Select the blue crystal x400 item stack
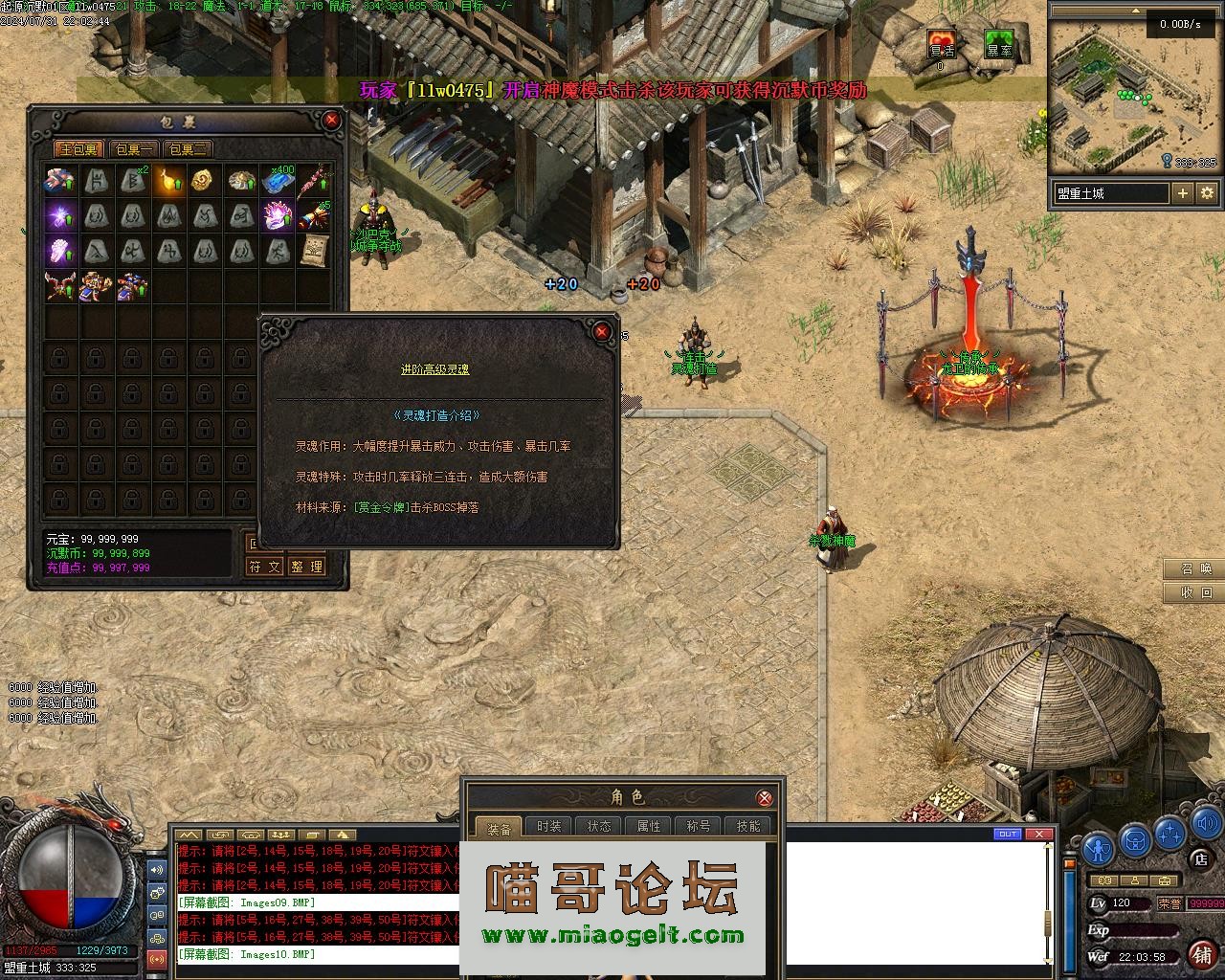This screenshot has height=980, width=1225. pyautogui.click(x=278, y=180)
